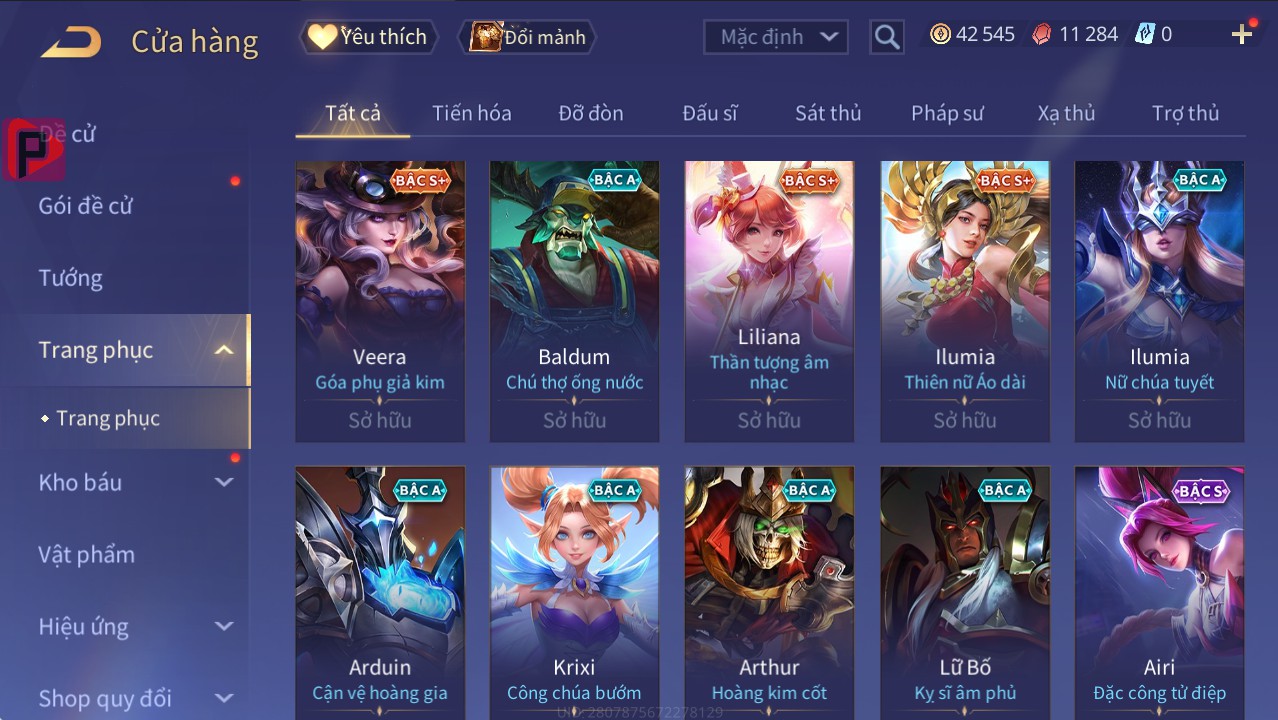Show the Sát thủ skins tab
The image size is (1278, 720).
tap(828, 113)
